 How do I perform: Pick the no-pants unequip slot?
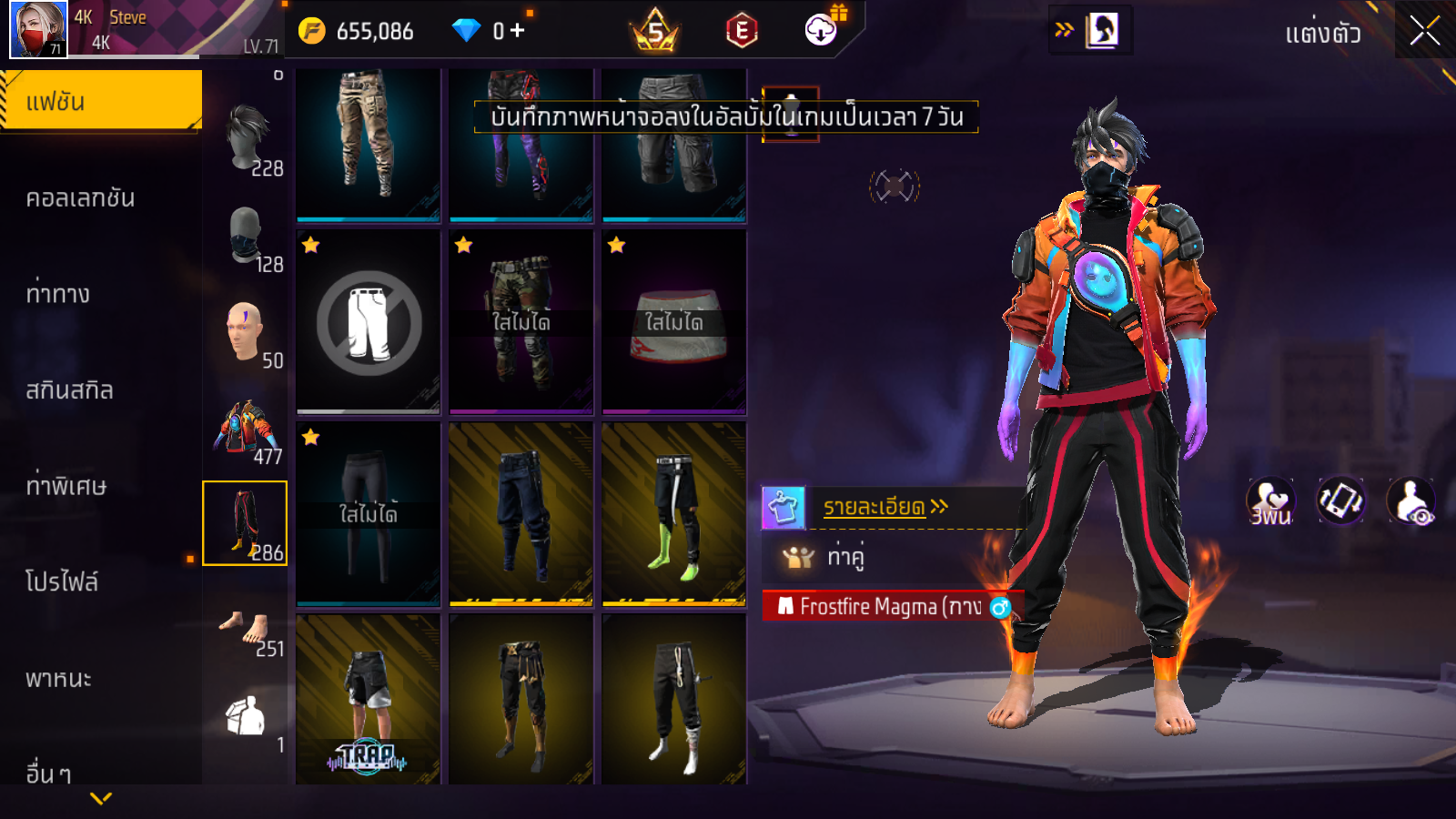pyautogui.click(x=369, y=322)
